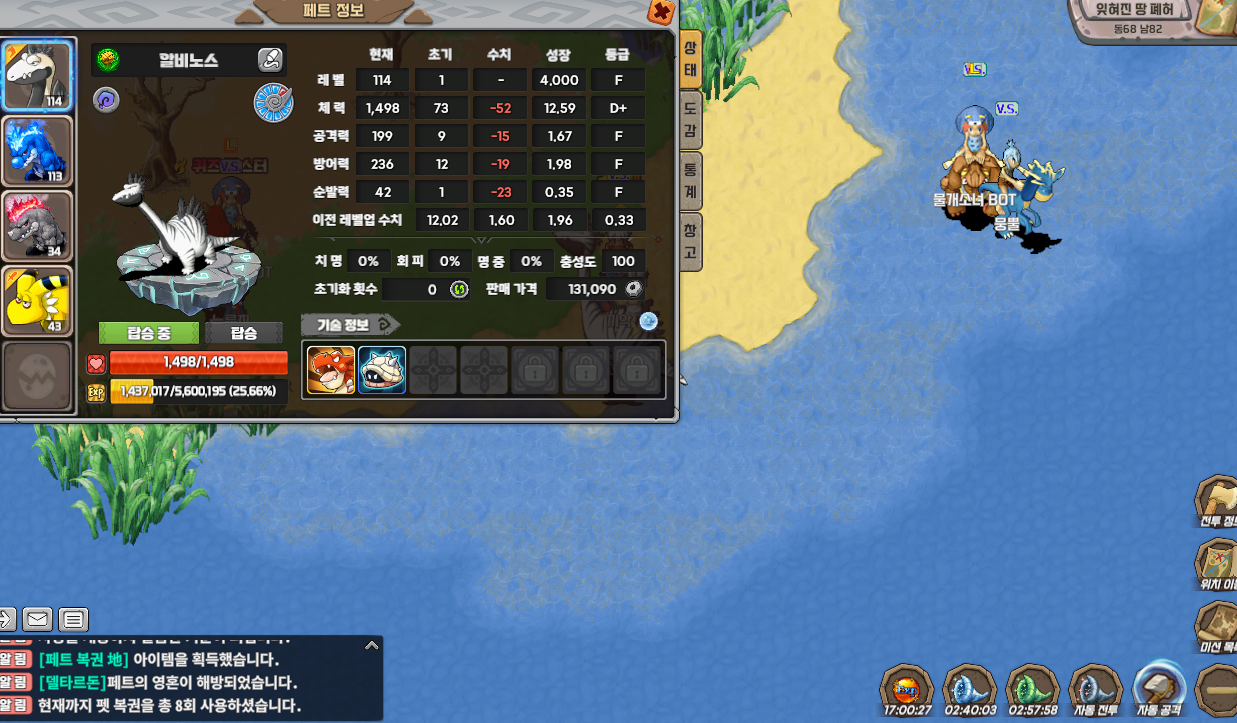Click the Exp boost buff icon

coord(906,690)
